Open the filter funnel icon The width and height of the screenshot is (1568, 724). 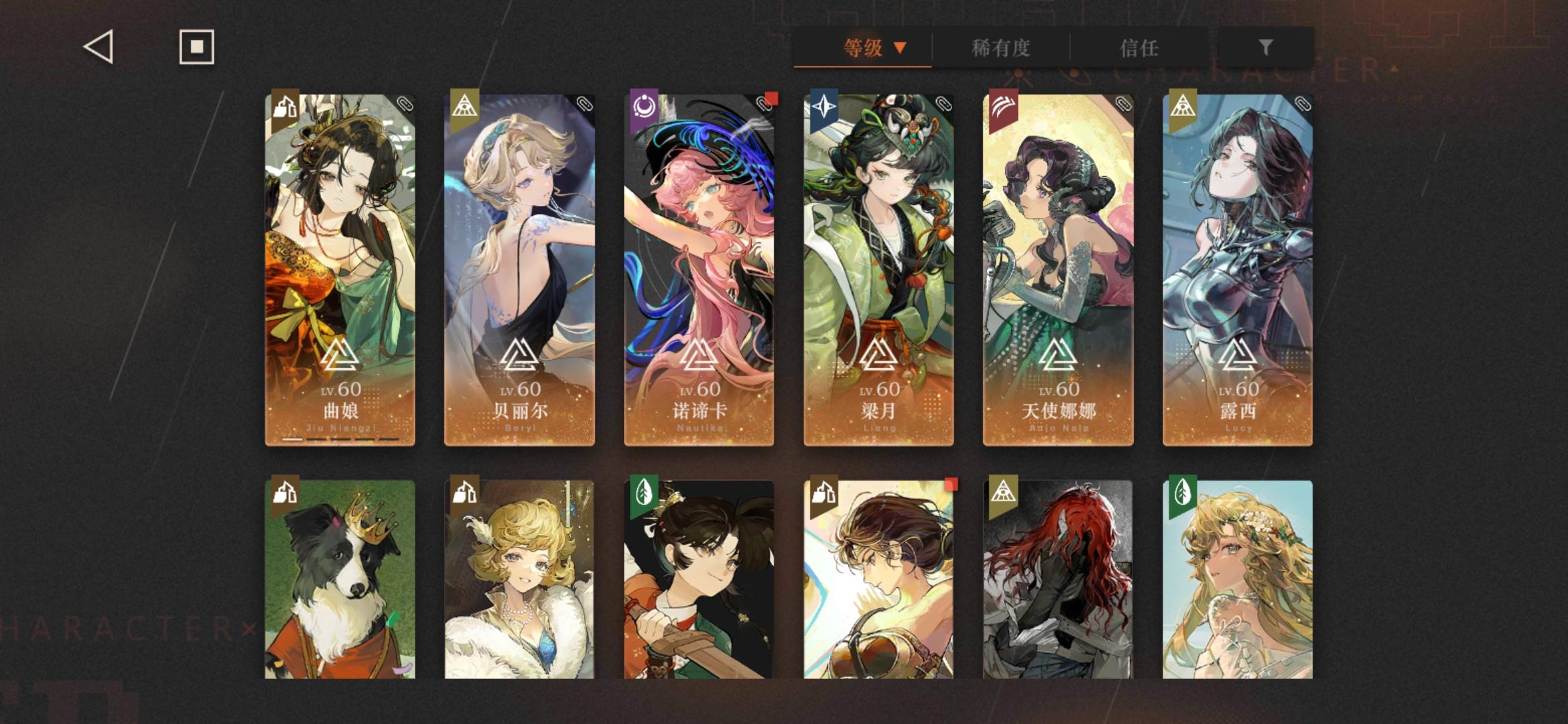point(1265,48)
